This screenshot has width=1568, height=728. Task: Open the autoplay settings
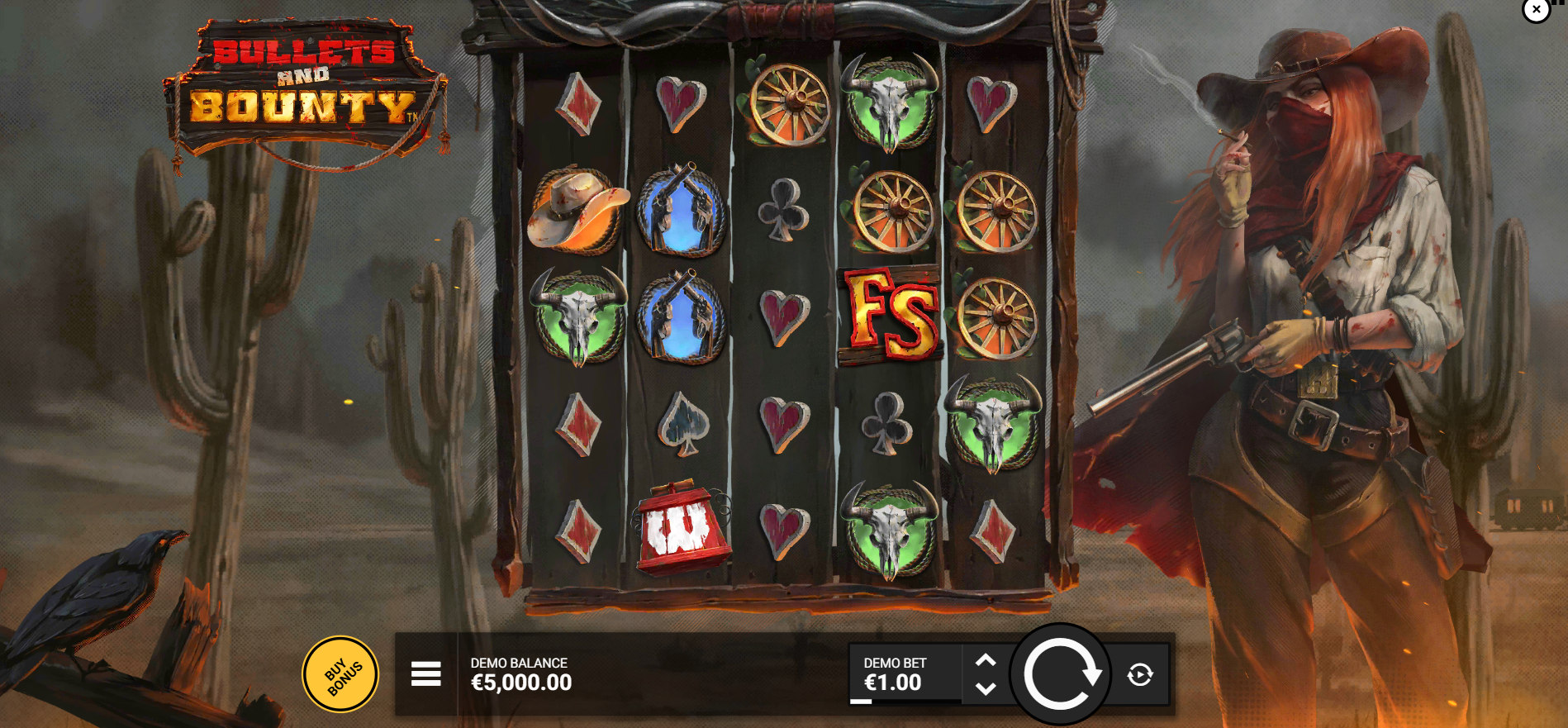point(1140,675)
